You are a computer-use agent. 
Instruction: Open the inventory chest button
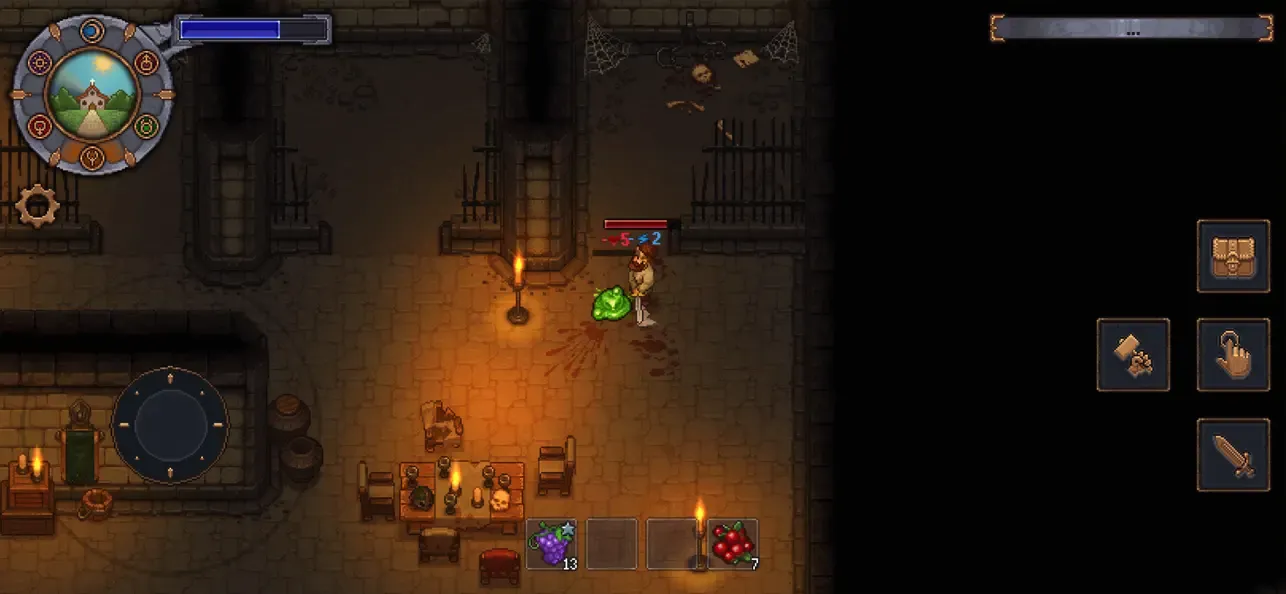point(1233,256)
